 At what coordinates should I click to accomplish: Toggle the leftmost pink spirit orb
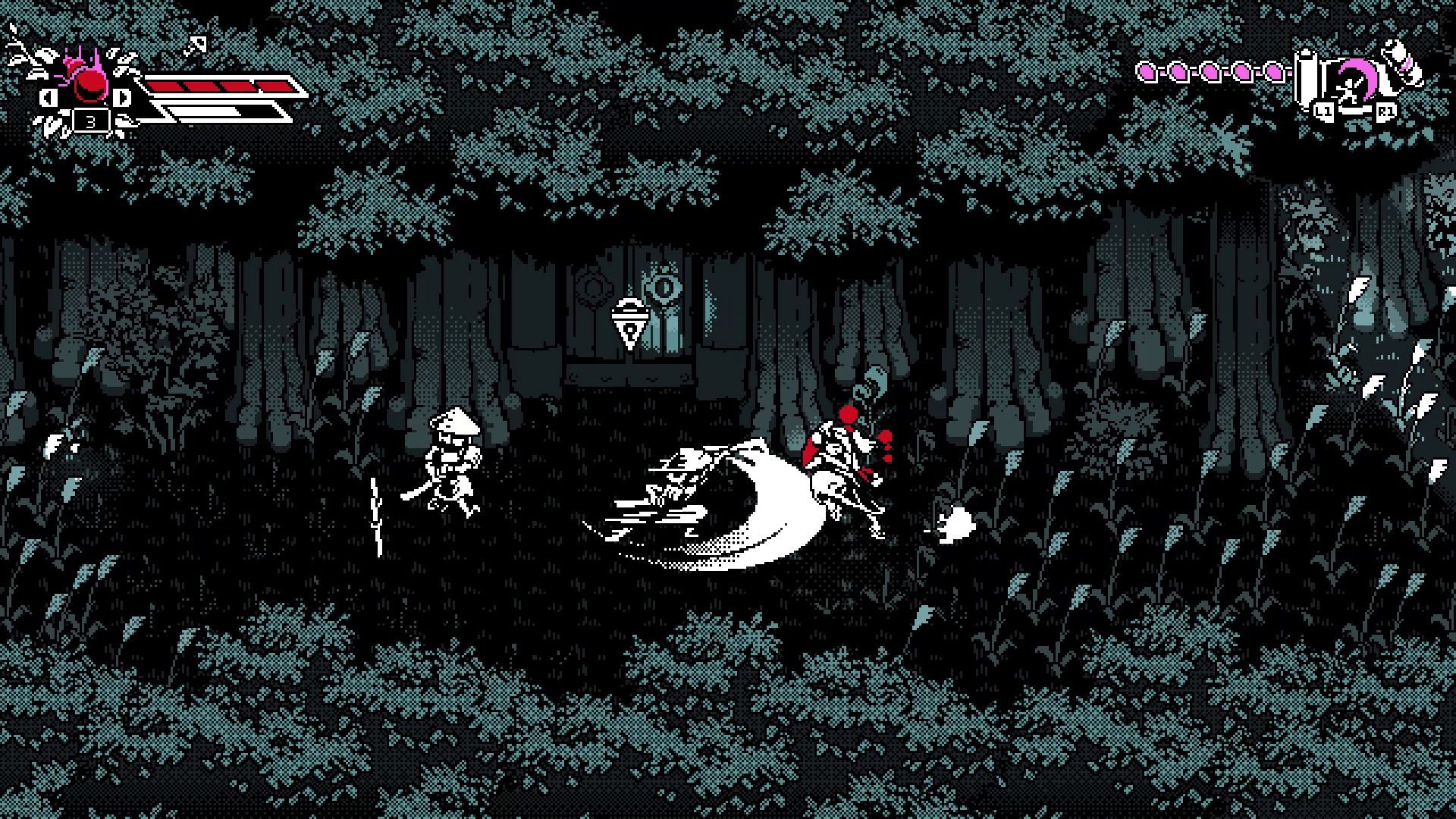click(1145, 71)
